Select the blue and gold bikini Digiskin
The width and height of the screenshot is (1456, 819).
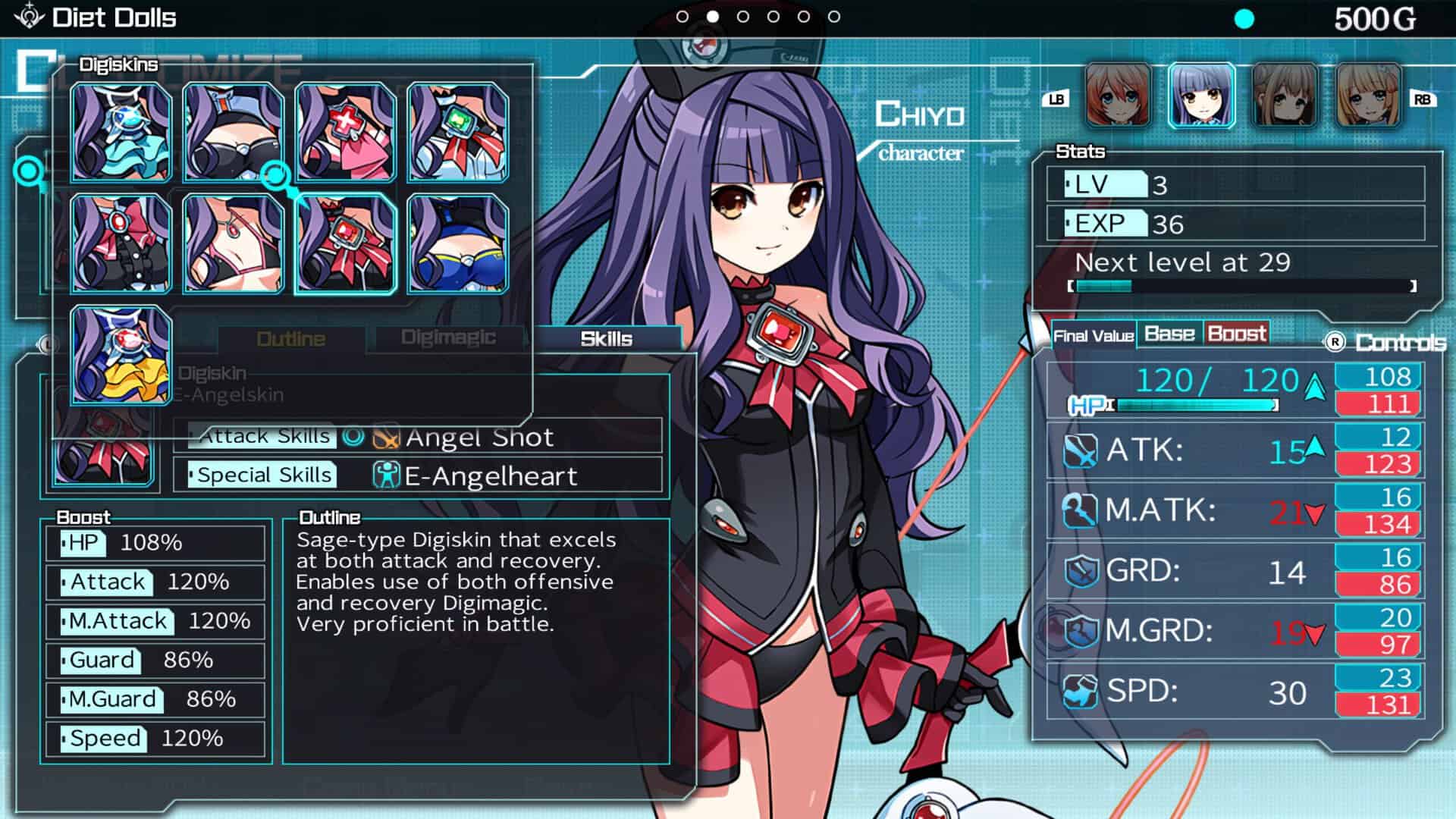click(x=457, y=243)
